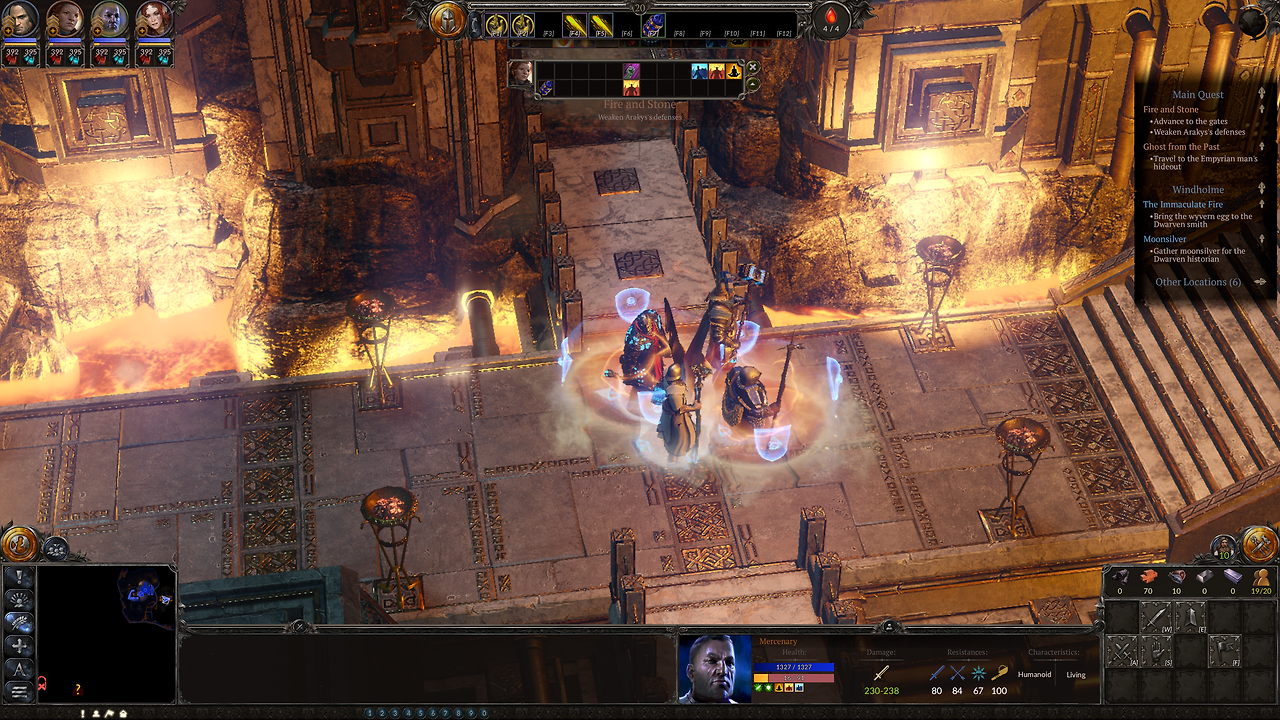1280x720 pixels.
Task: Expand the Other Locations quest list
Action: coord(1198,282)
